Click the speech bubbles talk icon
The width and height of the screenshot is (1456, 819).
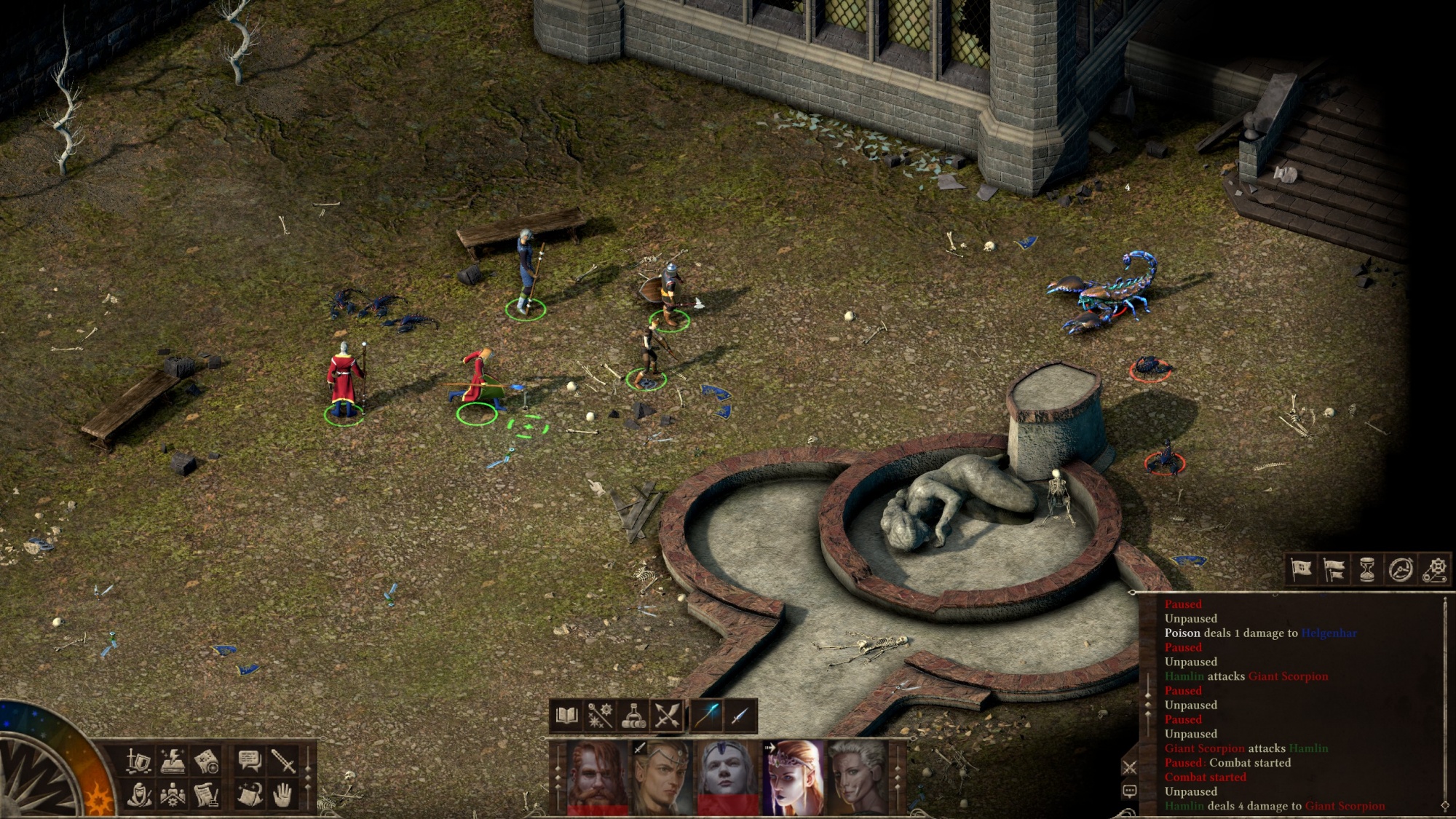[x=249, y=761]
